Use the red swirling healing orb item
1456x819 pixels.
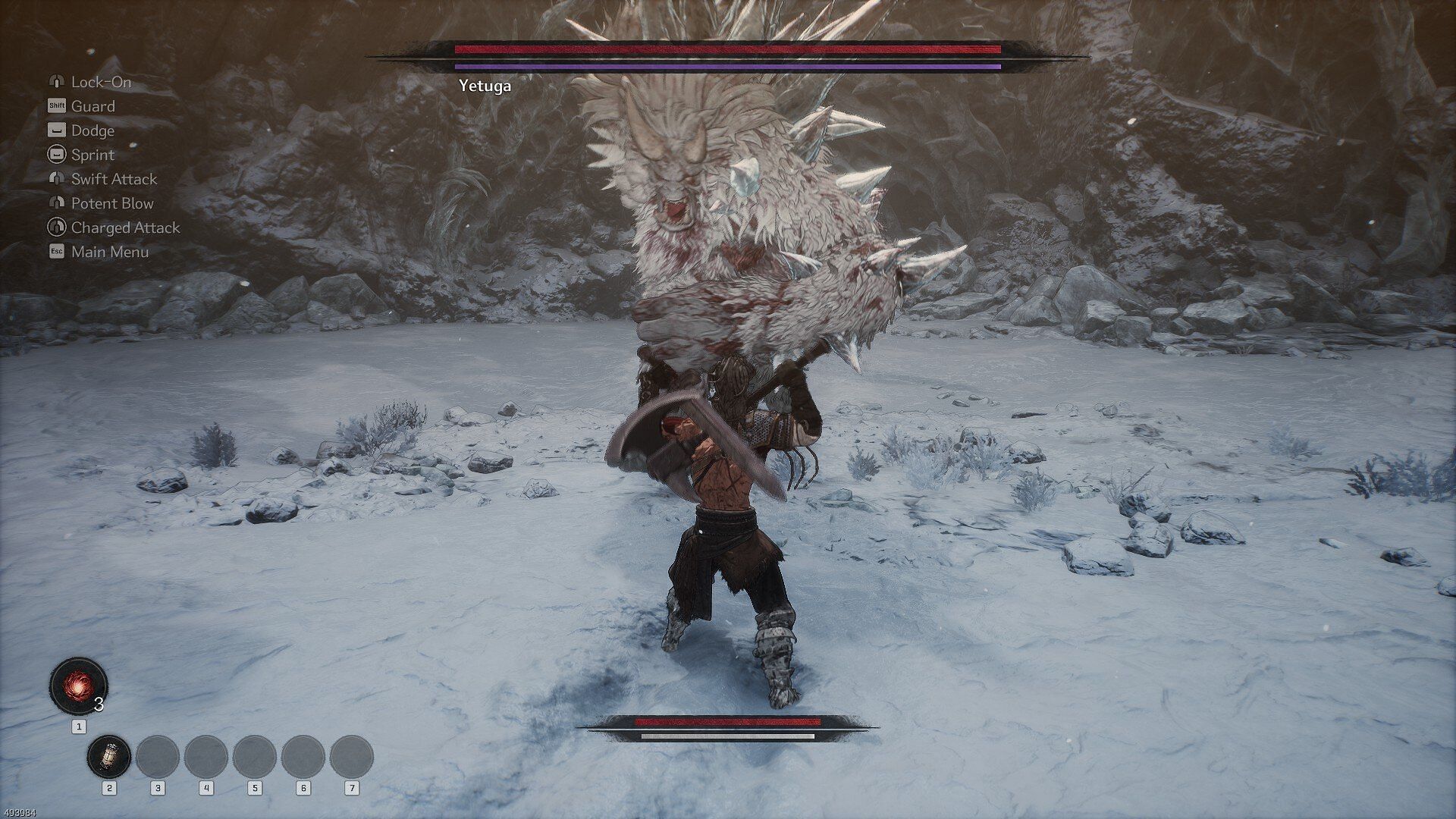[78, 686]
